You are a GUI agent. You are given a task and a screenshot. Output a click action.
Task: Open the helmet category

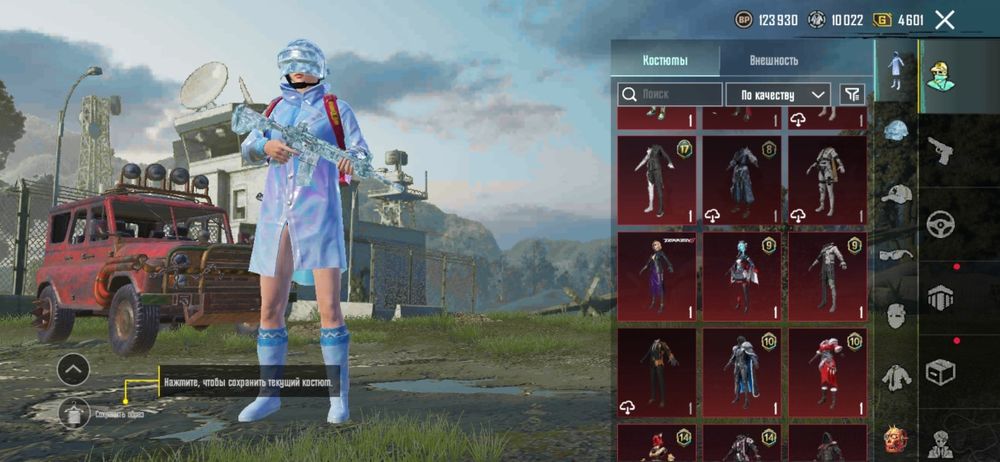(896, 130)
